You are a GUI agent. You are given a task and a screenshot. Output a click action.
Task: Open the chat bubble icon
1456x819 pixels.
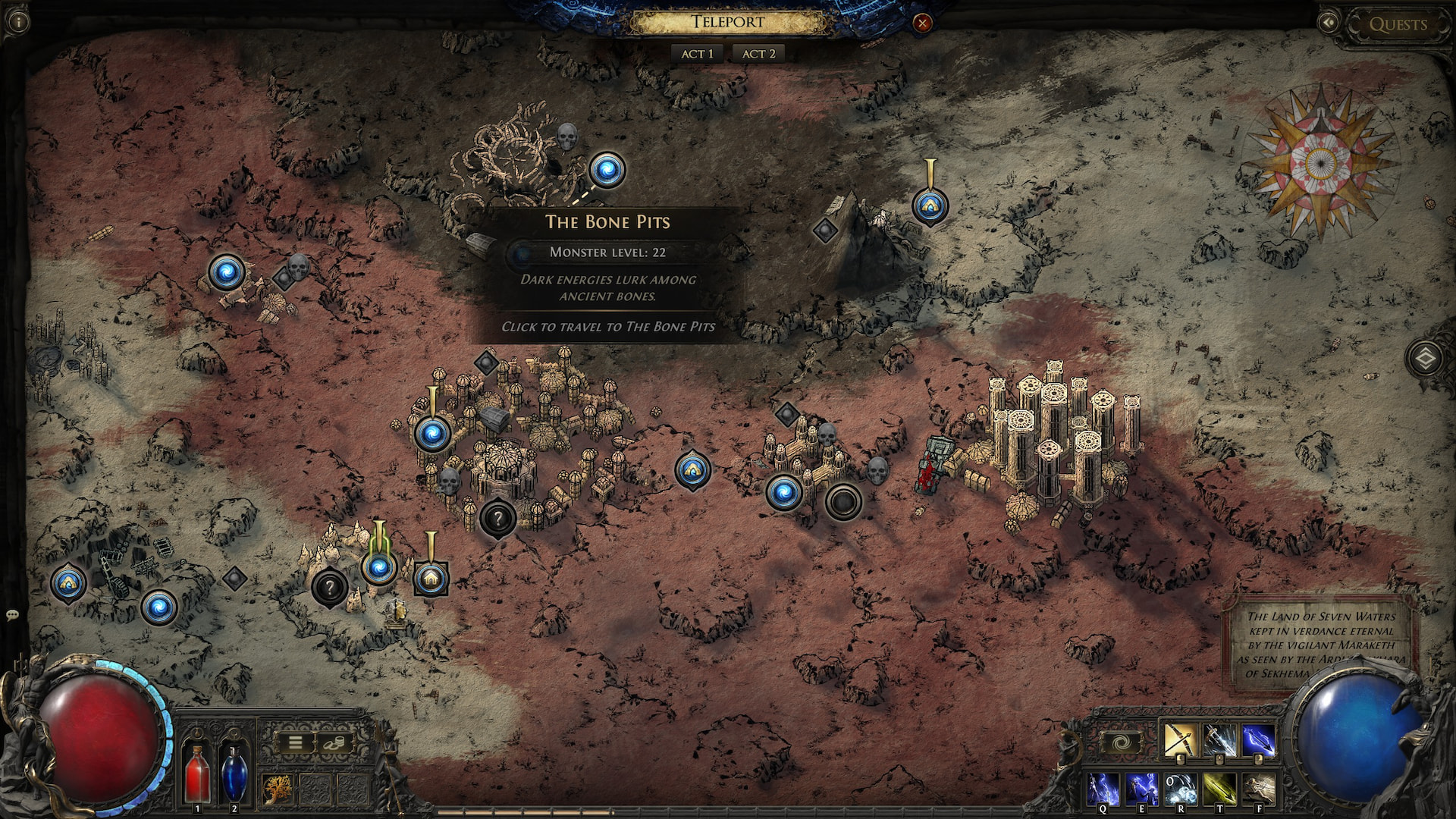point(11,615)
